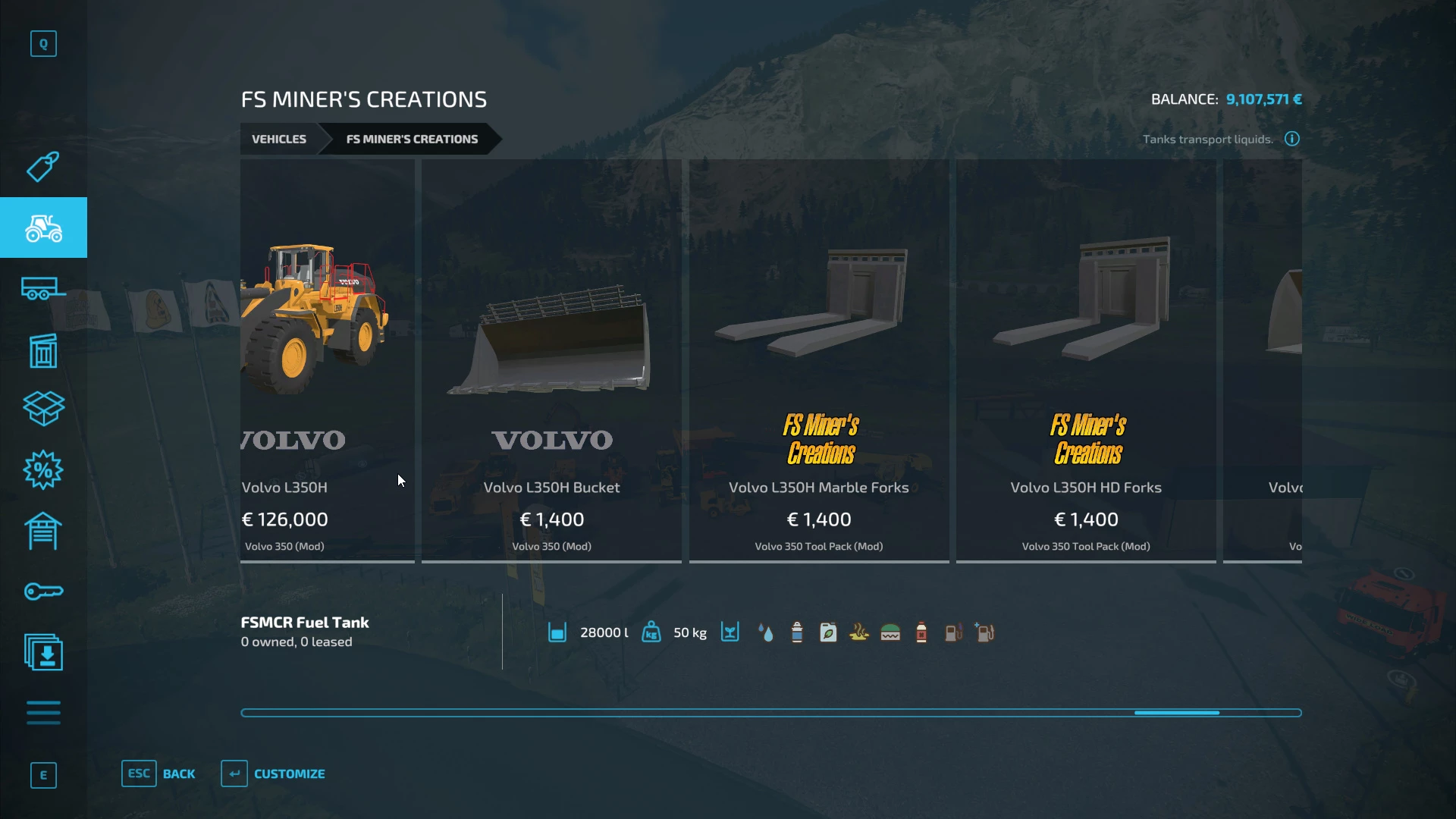The image size is (1456, 819).
Task: Click the water fill type droplet icon
Action: tap(766, 632)
